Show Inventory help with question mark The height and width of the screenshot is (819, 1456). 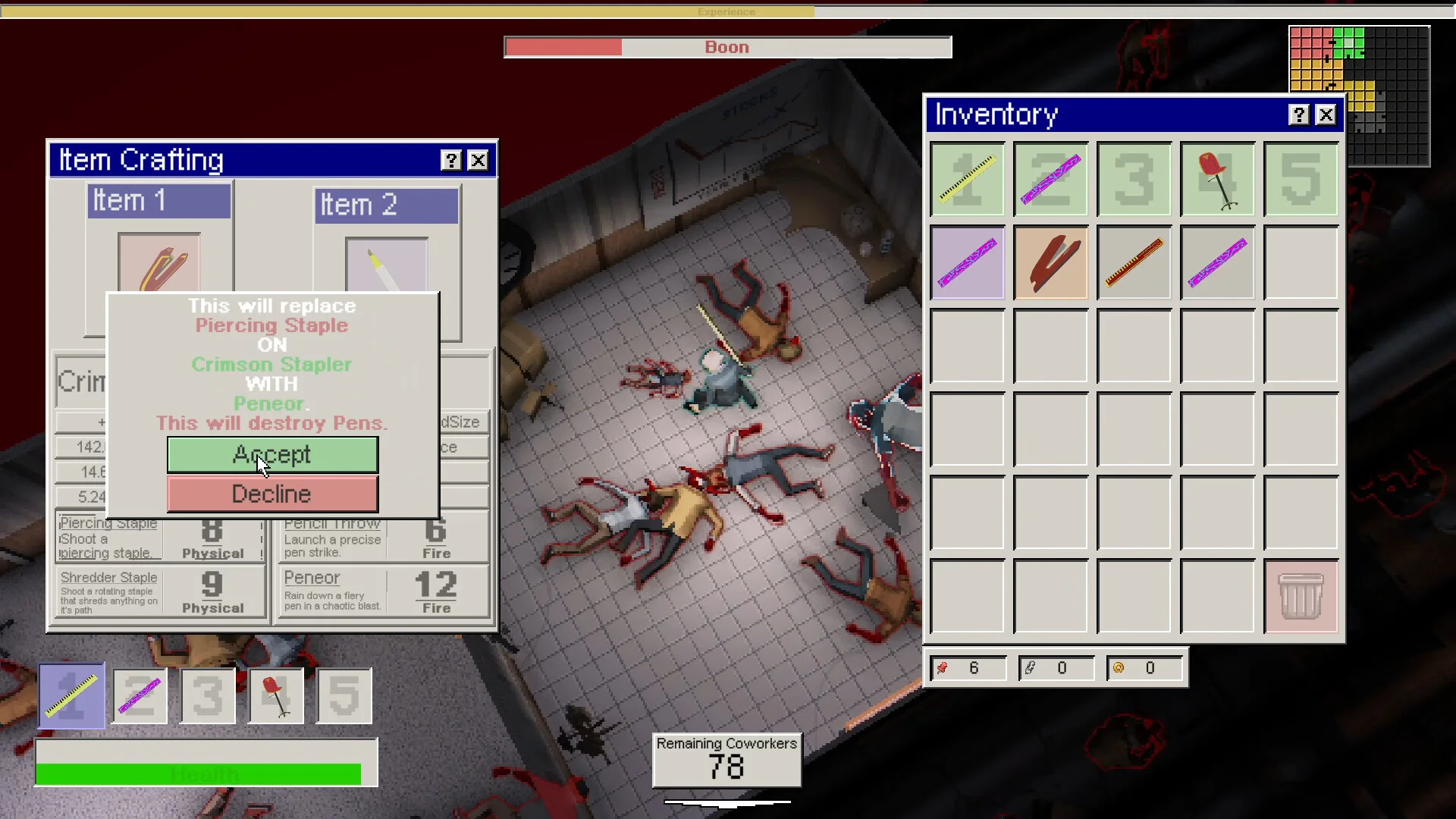point(1299,115)
